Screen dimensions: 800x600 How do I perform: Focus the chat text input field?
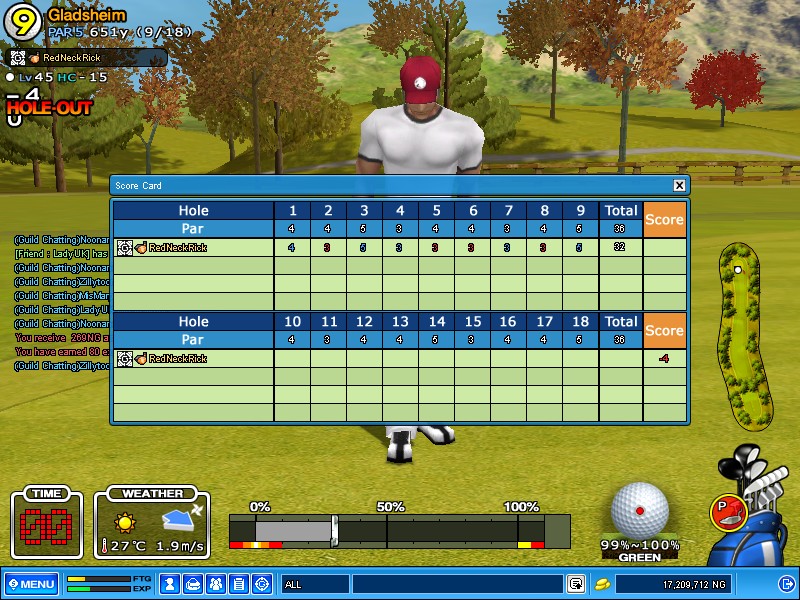[457, 584]
